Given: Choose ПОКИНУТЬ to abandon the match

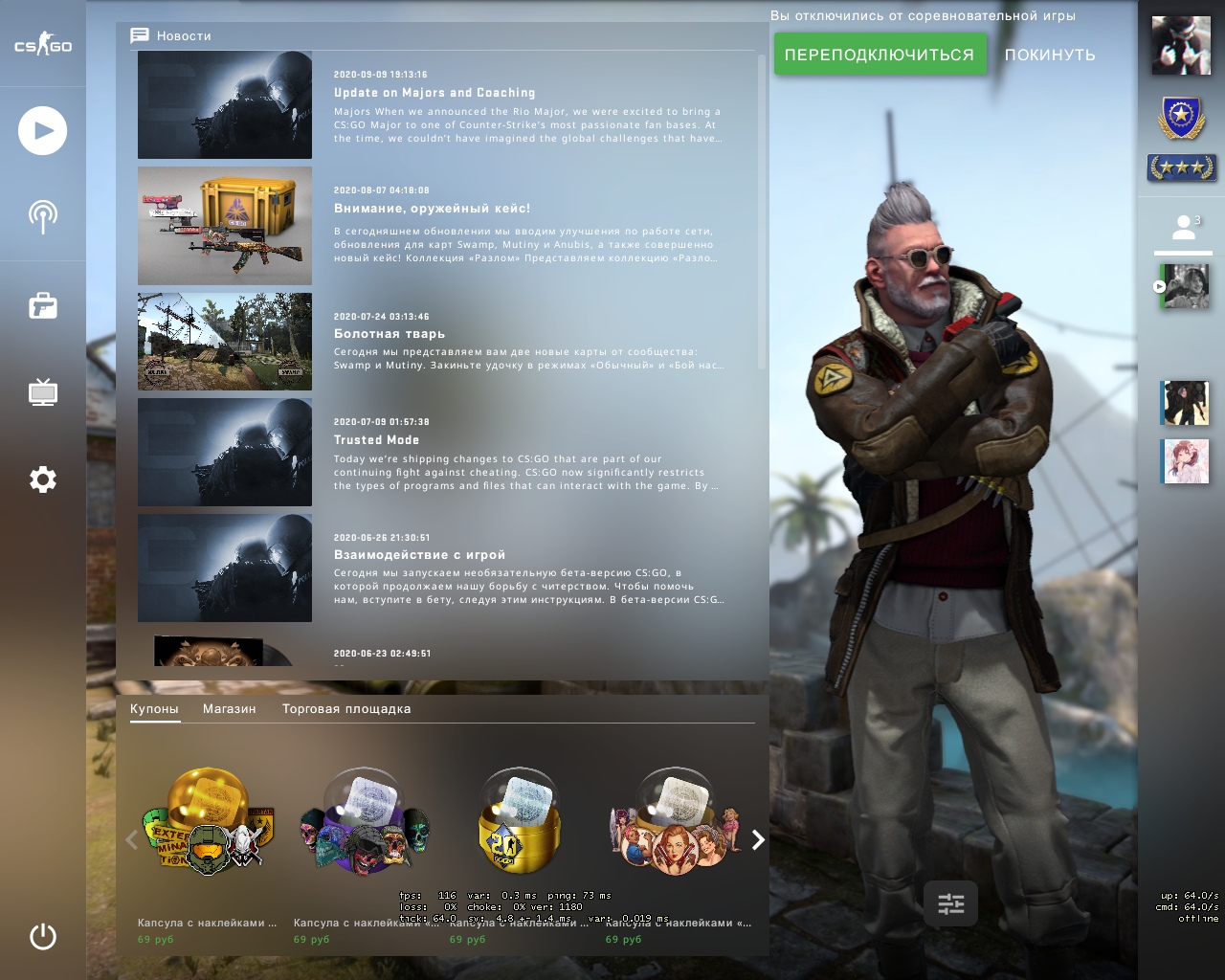Looking at the screenshot, I should point(1050,55).
